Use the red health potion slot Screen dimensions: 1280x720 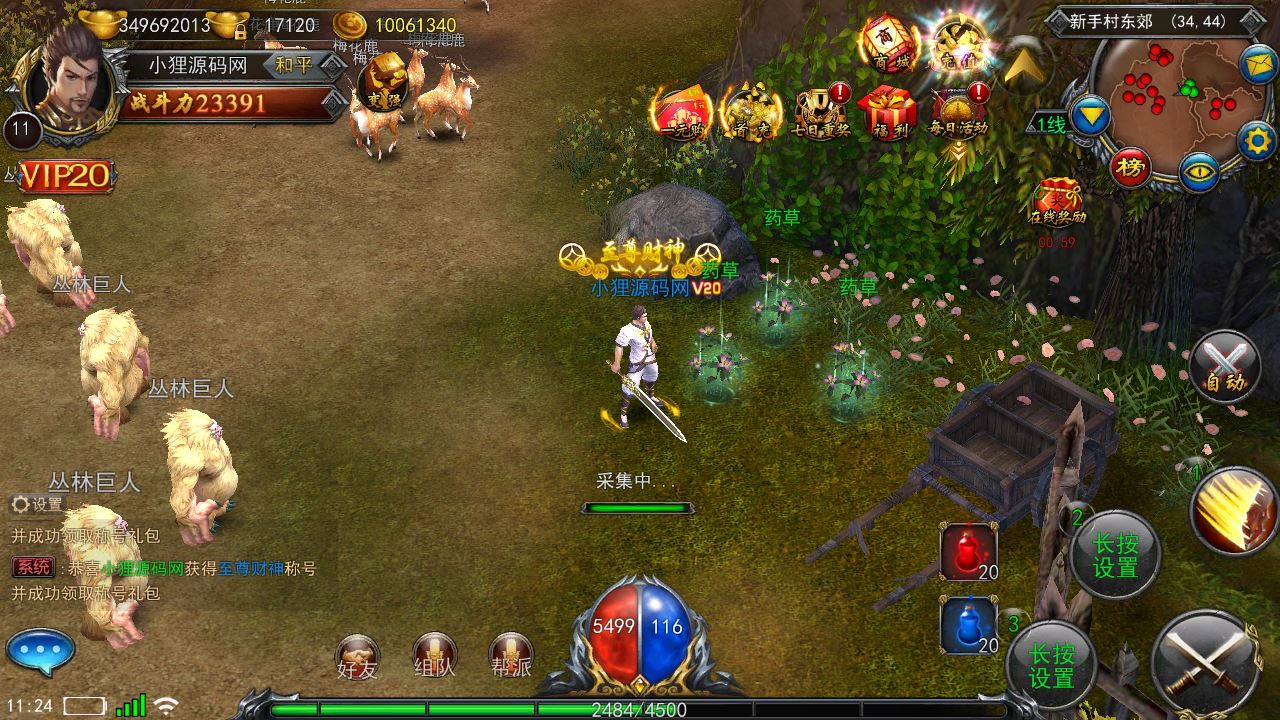coord(968,552)
